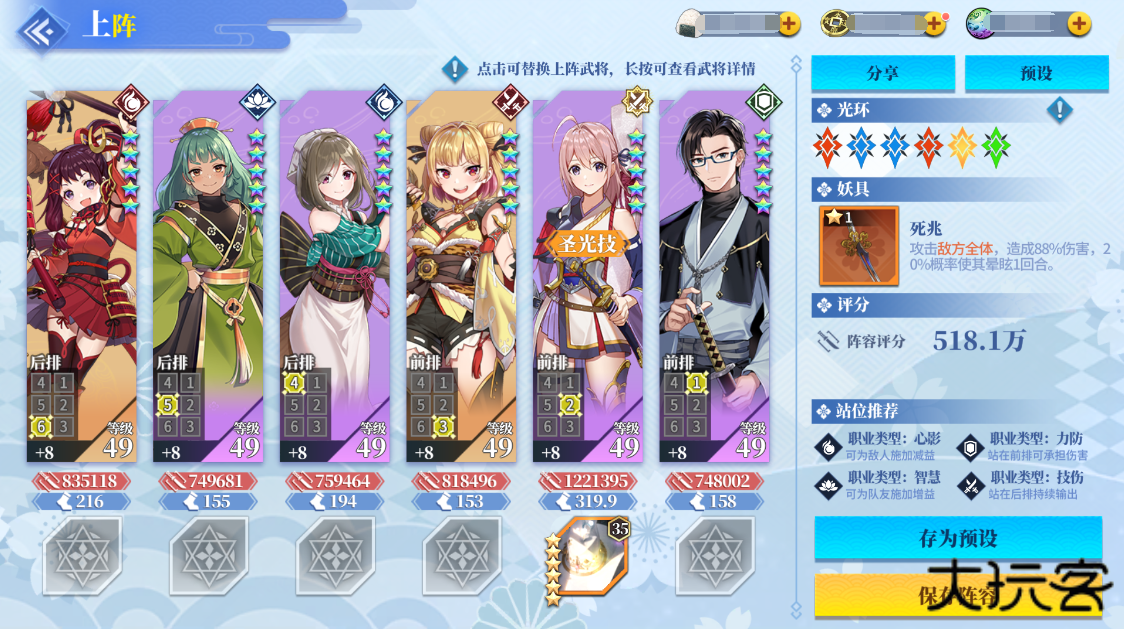This screenshot has height=629, width=1124.
Task: Open the 预设 presets button
Action: tap(1036, 73)
